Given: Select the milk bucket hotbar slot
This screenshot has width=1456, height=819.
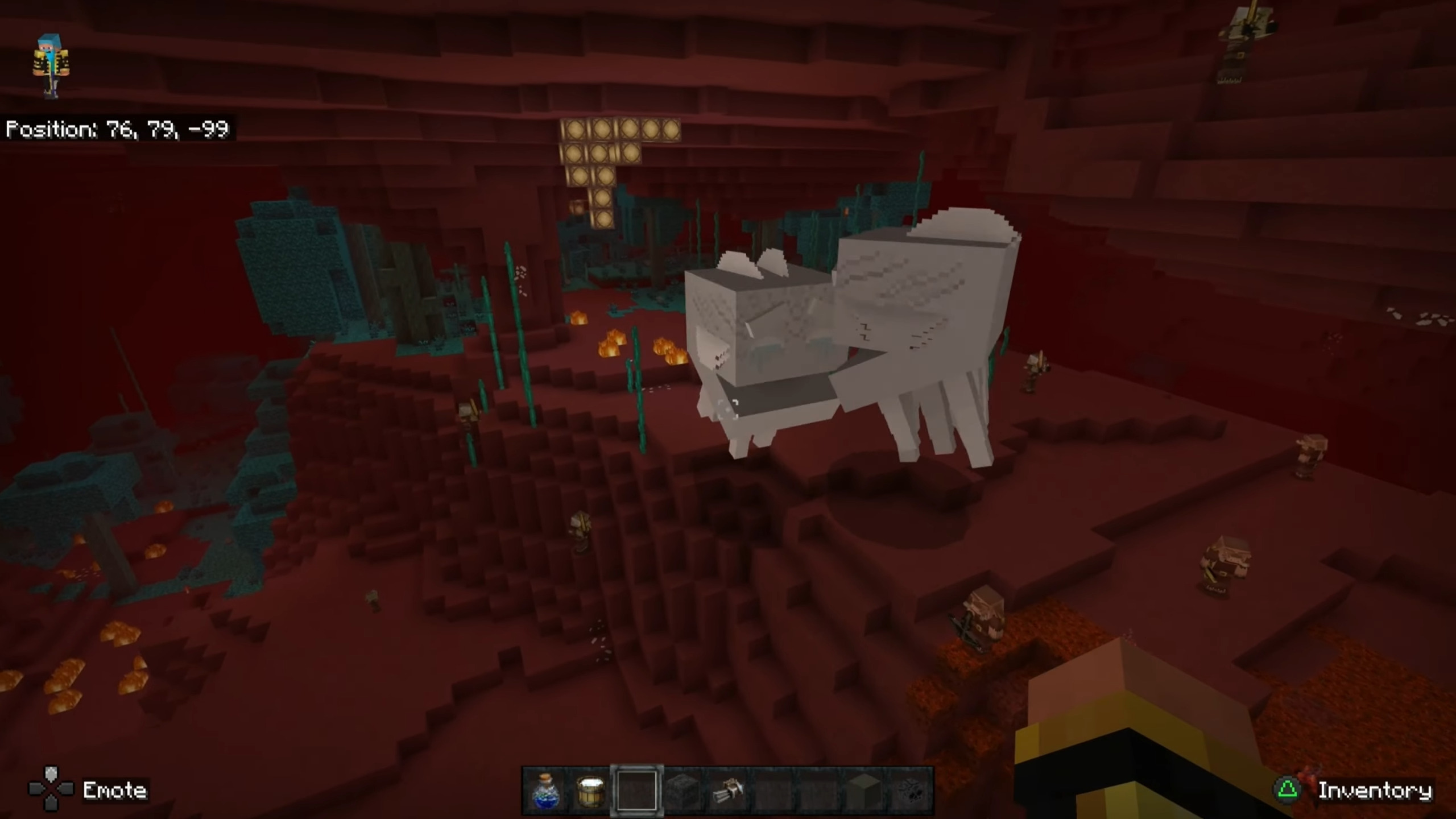Looking at the screenshot, I should pos(590,791).
